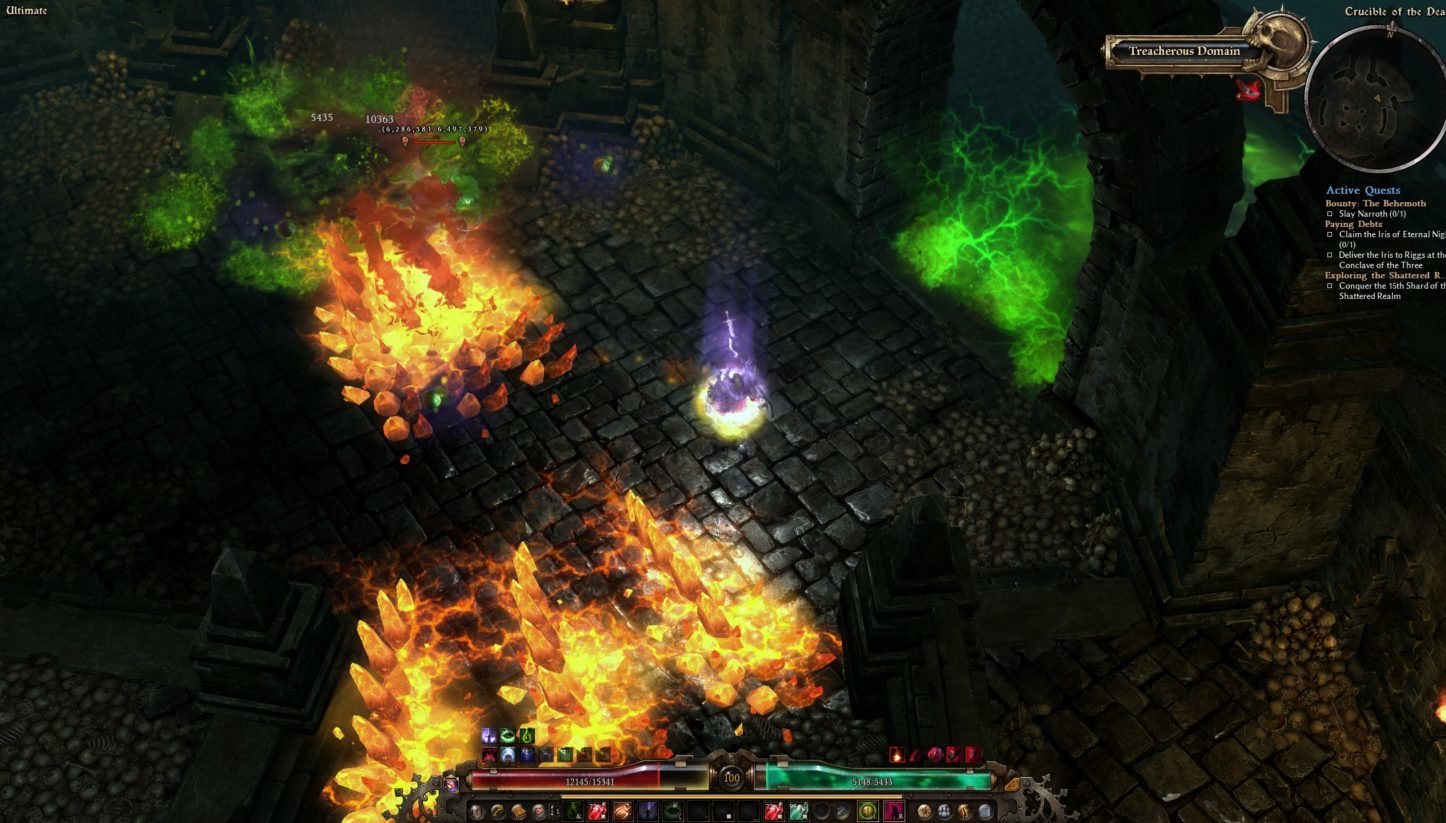The width and height of the screenshot is (1446, 823).
Task: Select the Bounty: The Behemoth quest
Action: coord(1375,203)
